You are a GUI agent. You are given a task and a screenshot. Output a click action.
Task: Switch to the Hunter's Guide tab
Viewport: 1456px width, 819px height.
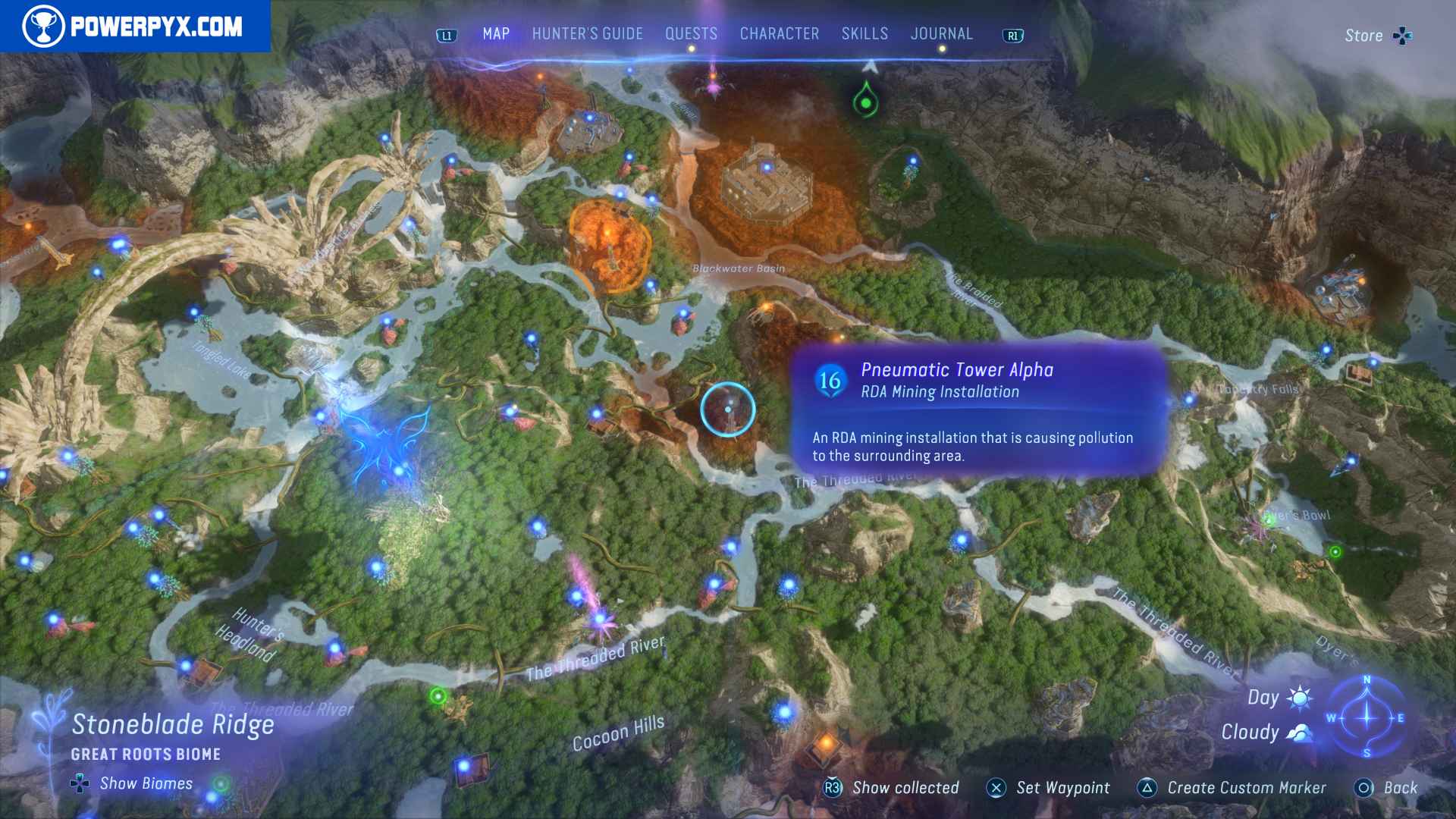(x=586, y=33)
